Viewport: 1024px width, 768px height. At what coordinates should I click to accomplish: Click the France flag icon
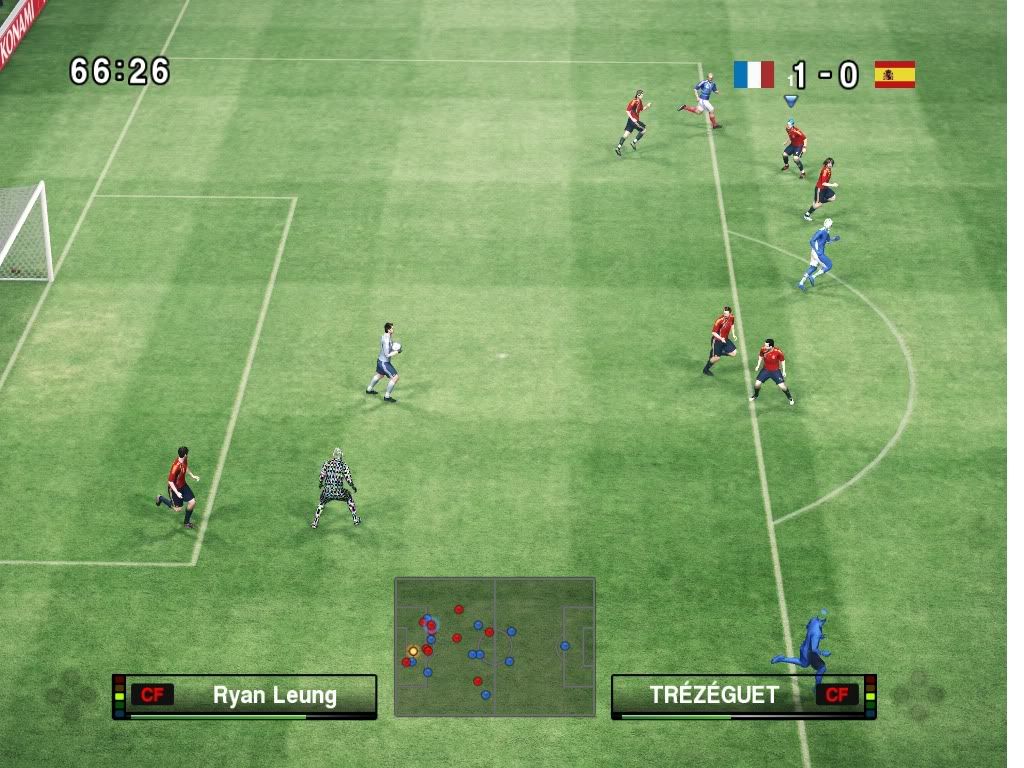[753, 75]
